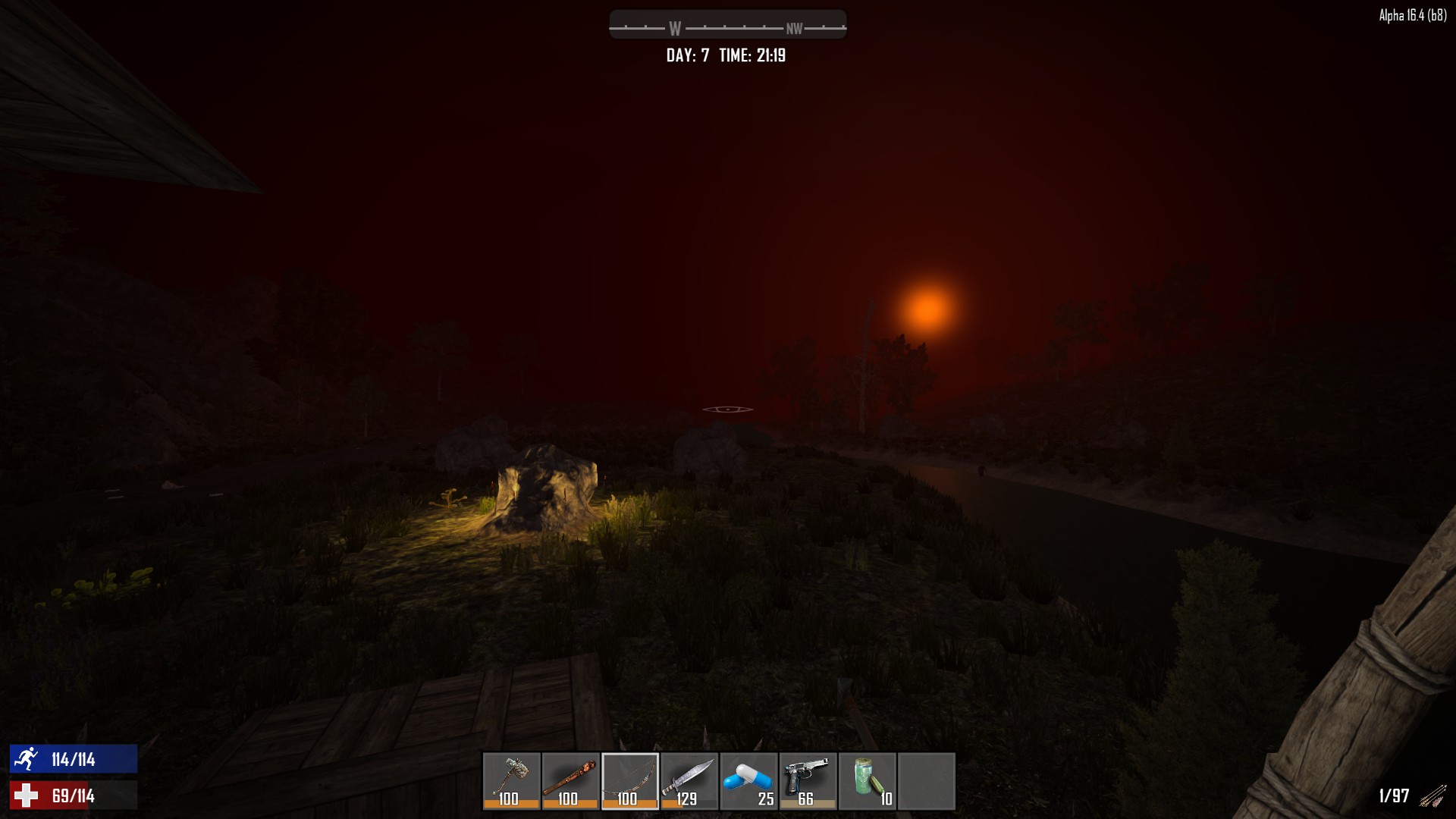Select the stone axe hotbar slot
Image resolution: width=1456 pixels, height=819 pixels.
click(511, 780)
